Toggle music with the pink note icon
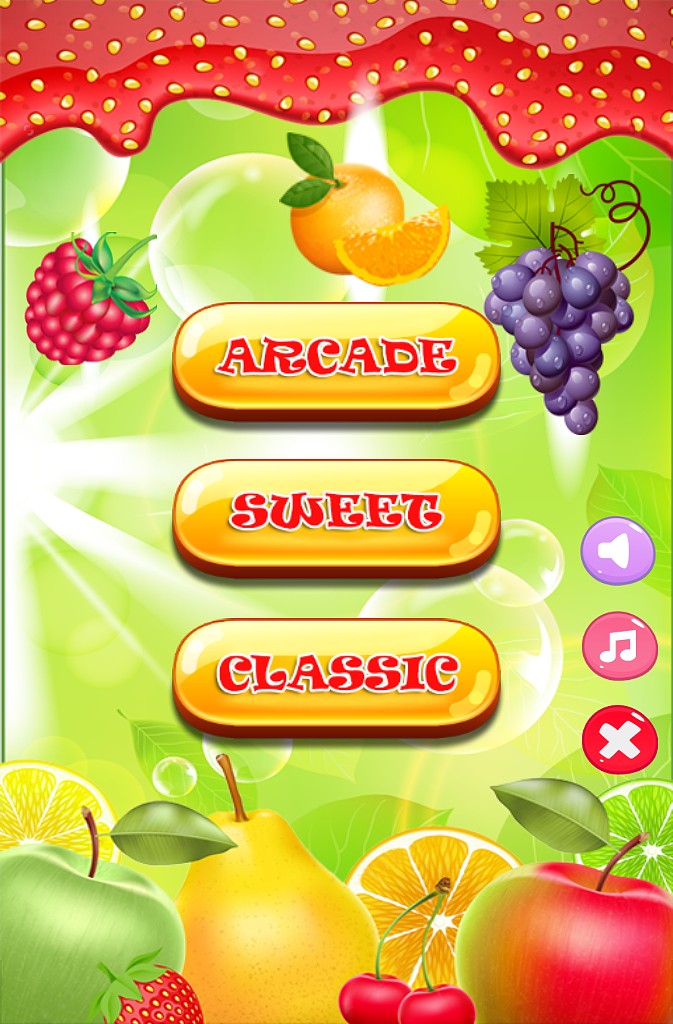This screenshot has height=1024, width=673. pos(619,646)
